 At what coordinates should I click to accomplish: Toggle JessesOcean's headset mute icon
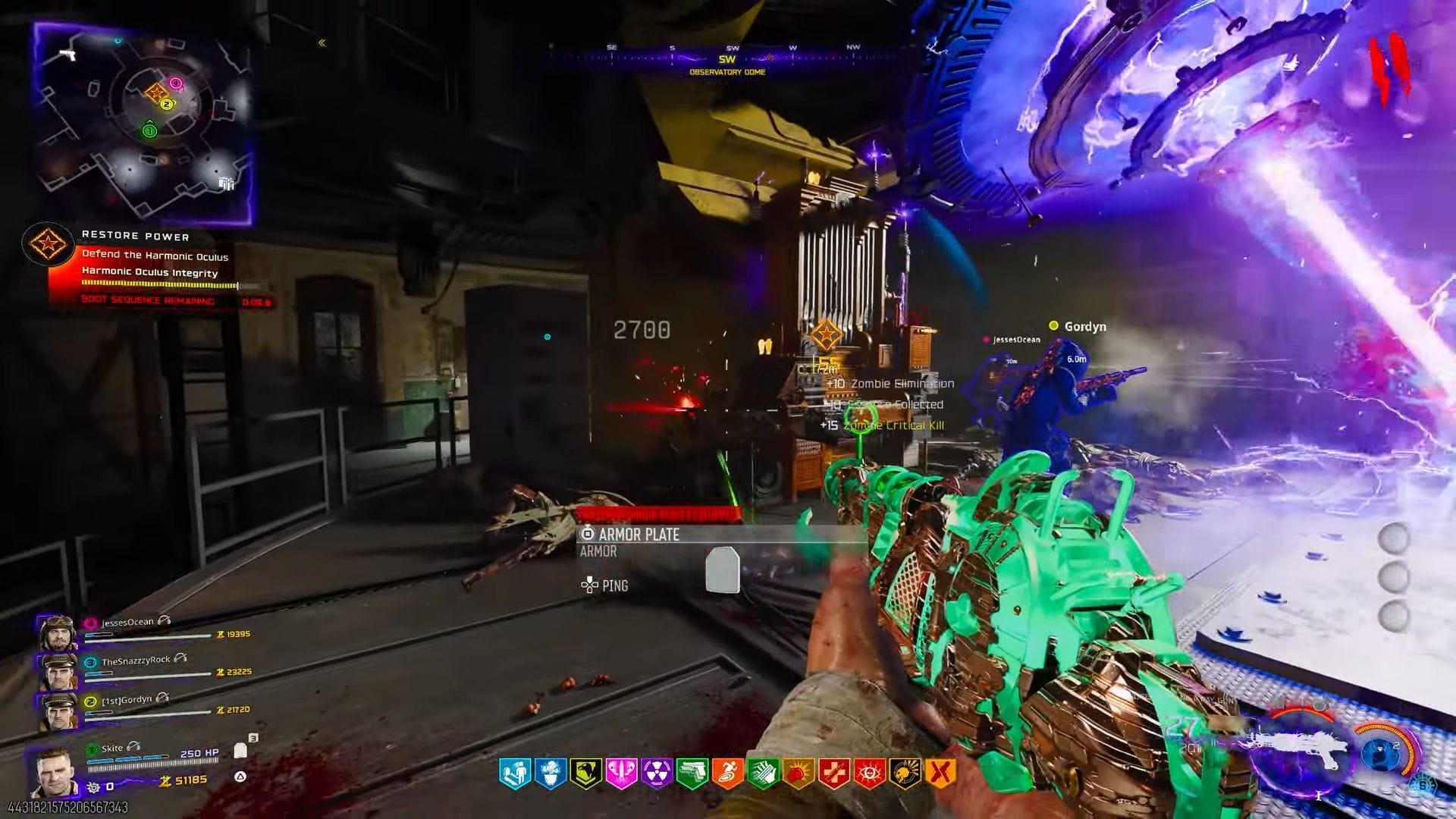click(x=165, y=621)
